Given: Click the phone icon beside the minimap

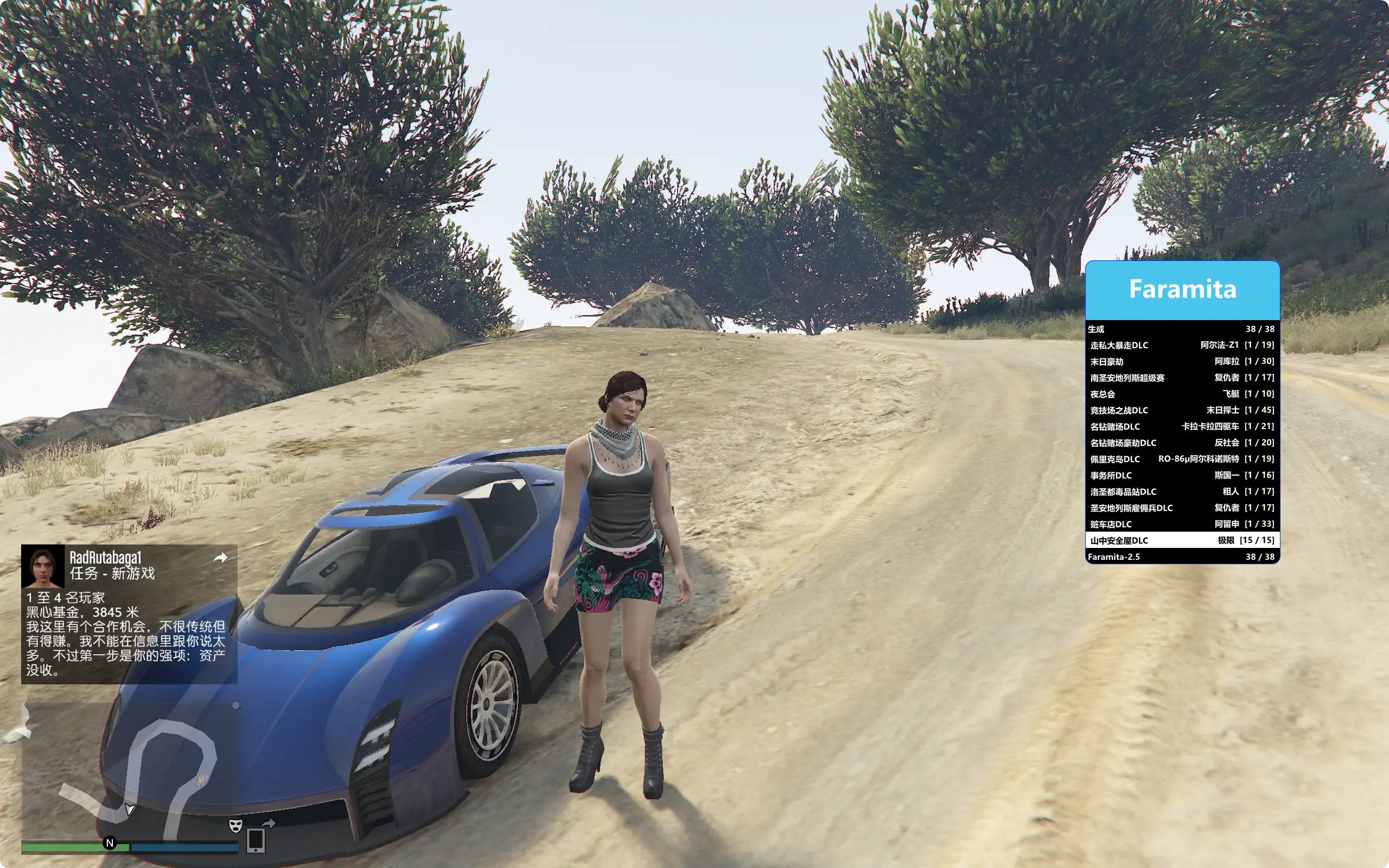Looking at the screenshot, I should point(256,840).
